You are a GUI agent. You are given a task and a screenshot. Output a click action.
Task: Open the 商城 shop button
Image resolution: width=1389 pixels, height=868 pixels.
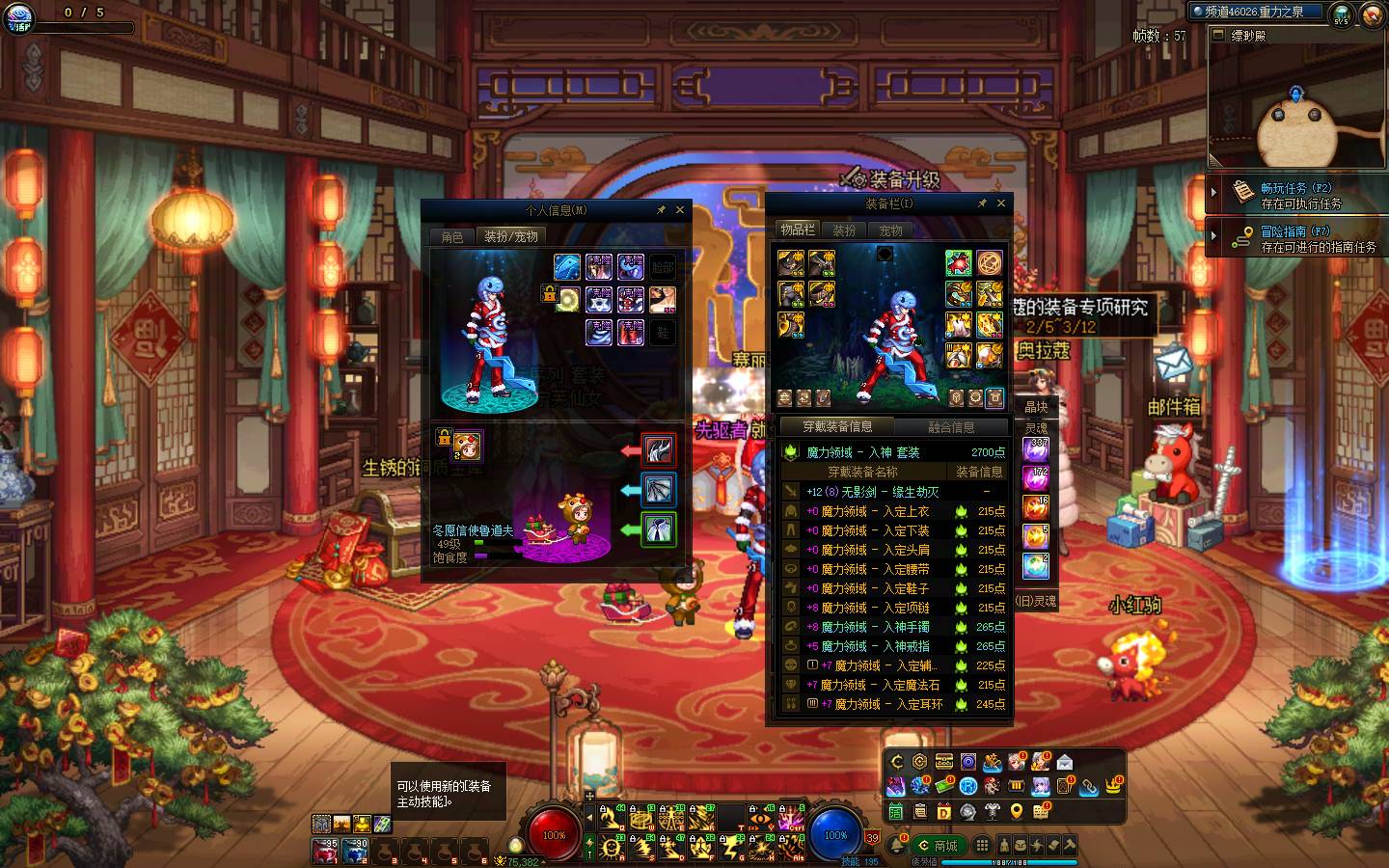(939, 846)
